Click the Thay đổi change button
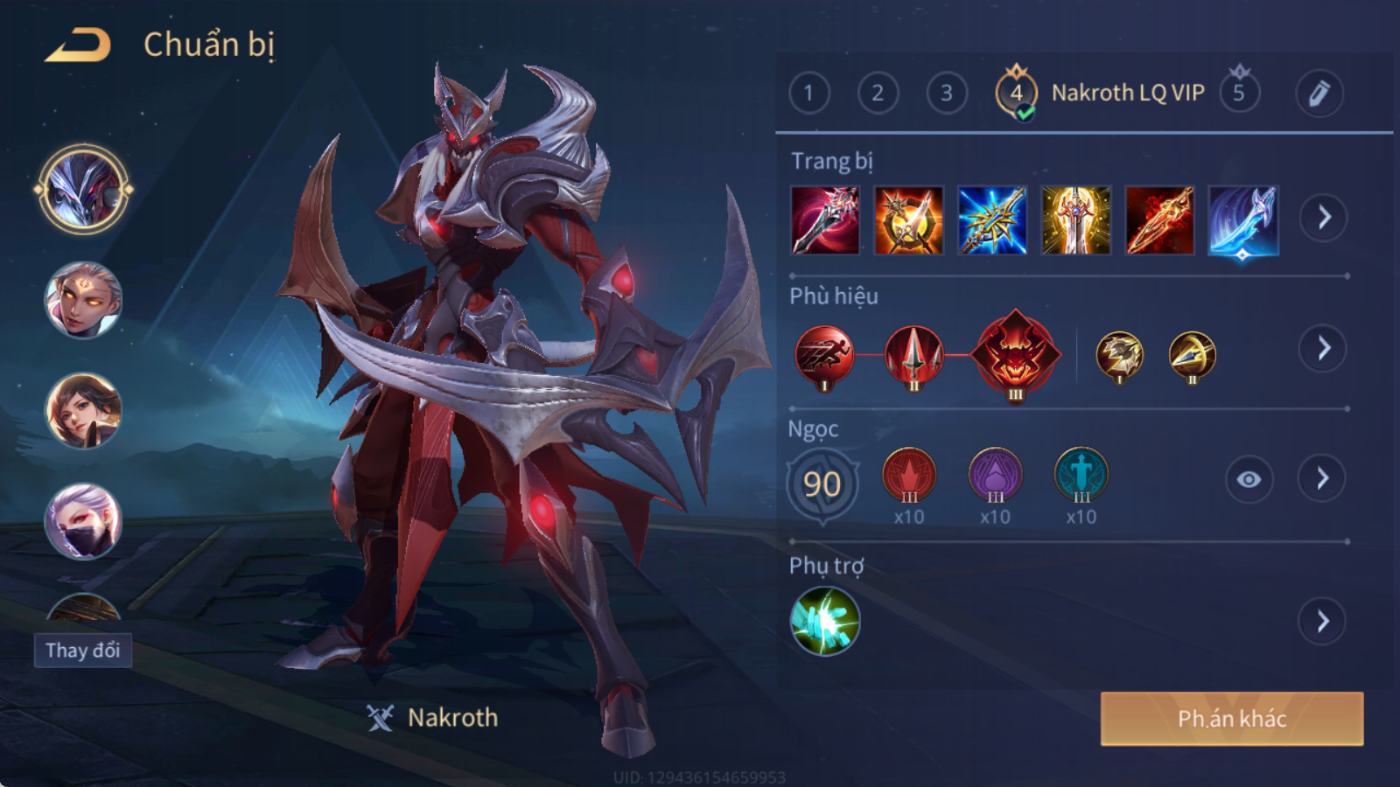Screen dimensions: 1400x787 click(82, 650)
